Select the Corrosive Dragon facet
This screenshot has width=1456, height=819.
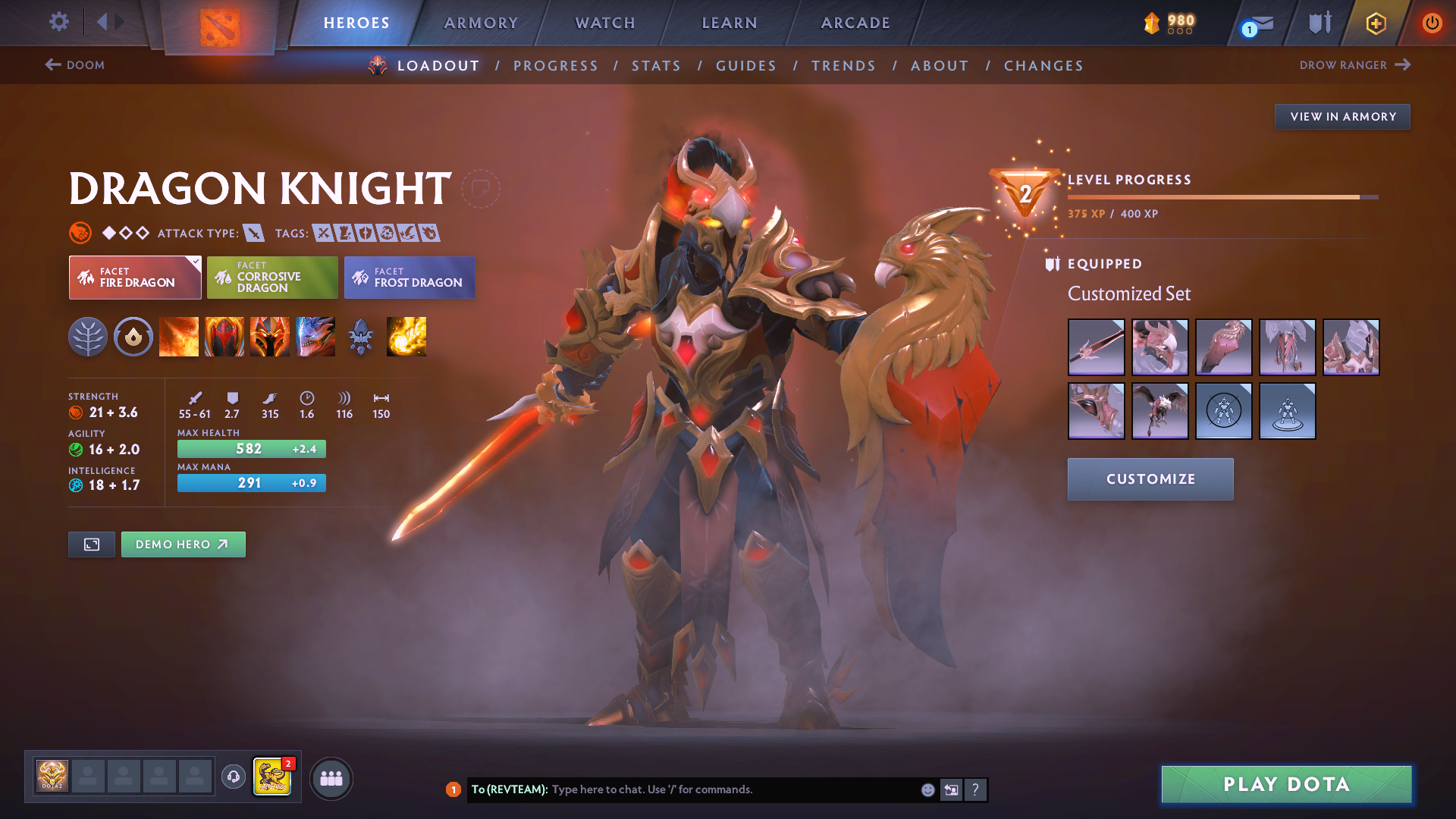click(271, 278)
